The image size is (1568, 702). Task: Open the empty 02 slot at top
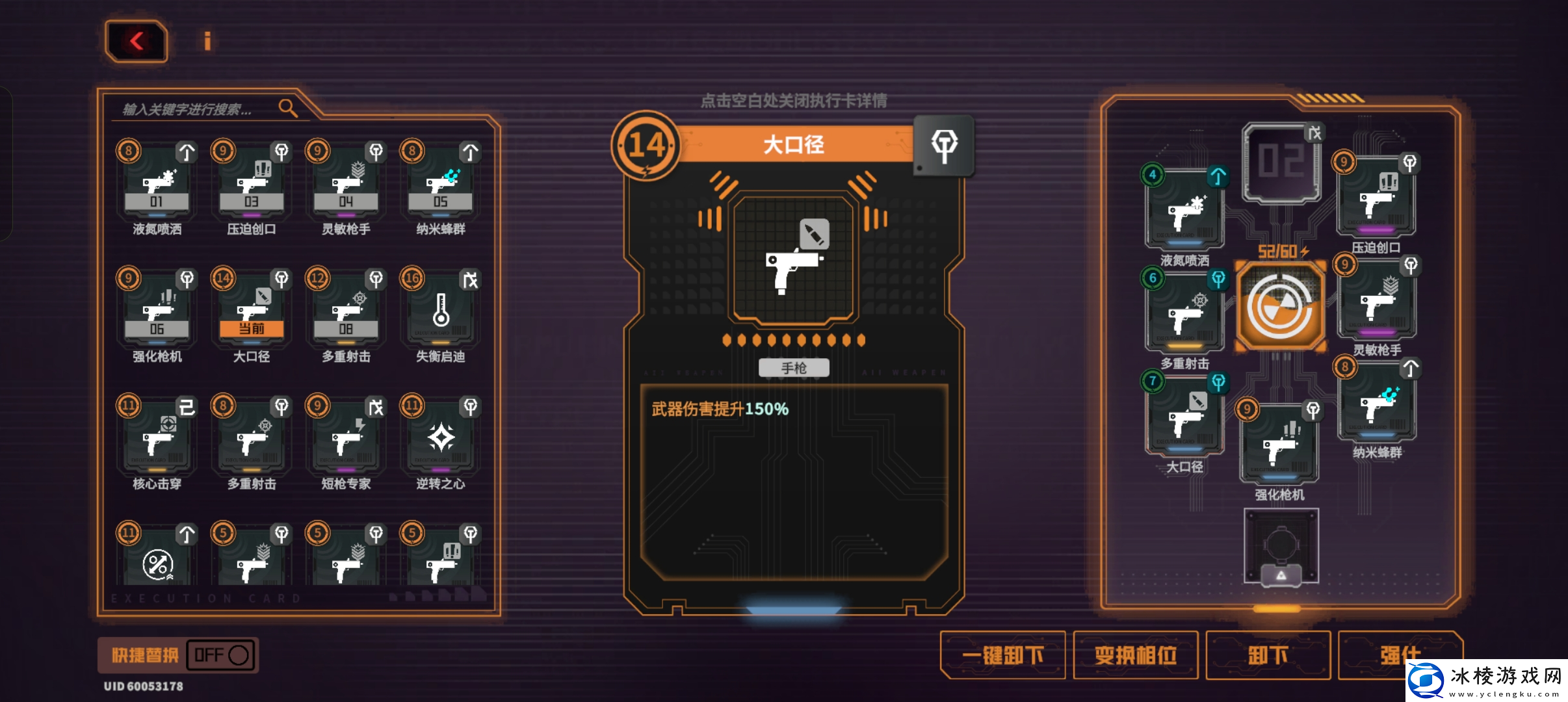(1281, 162)
